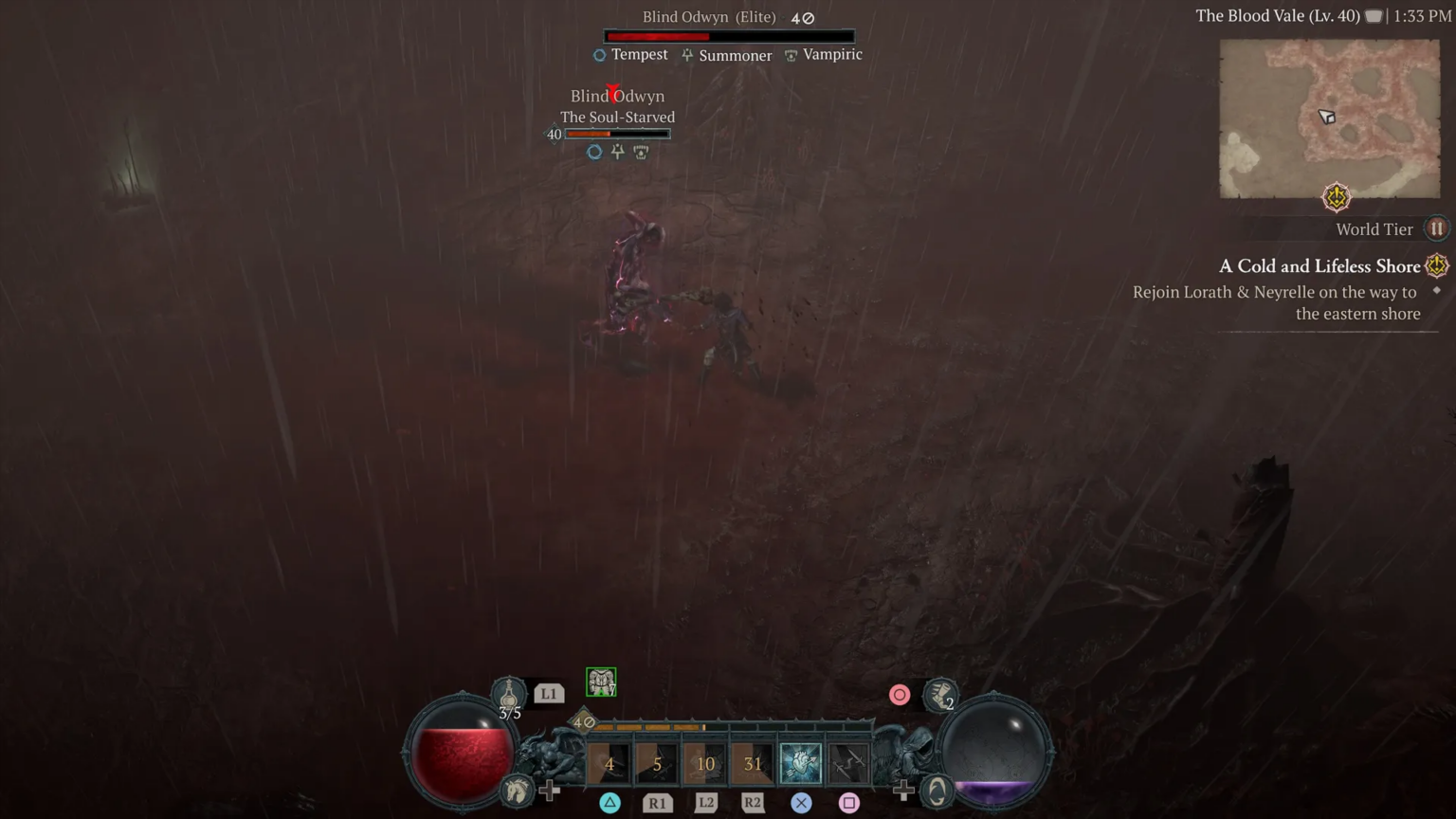This screenshot has width=1456, height=819.
Task: Trigger the evade boot icon
Action: pos(940,695)
